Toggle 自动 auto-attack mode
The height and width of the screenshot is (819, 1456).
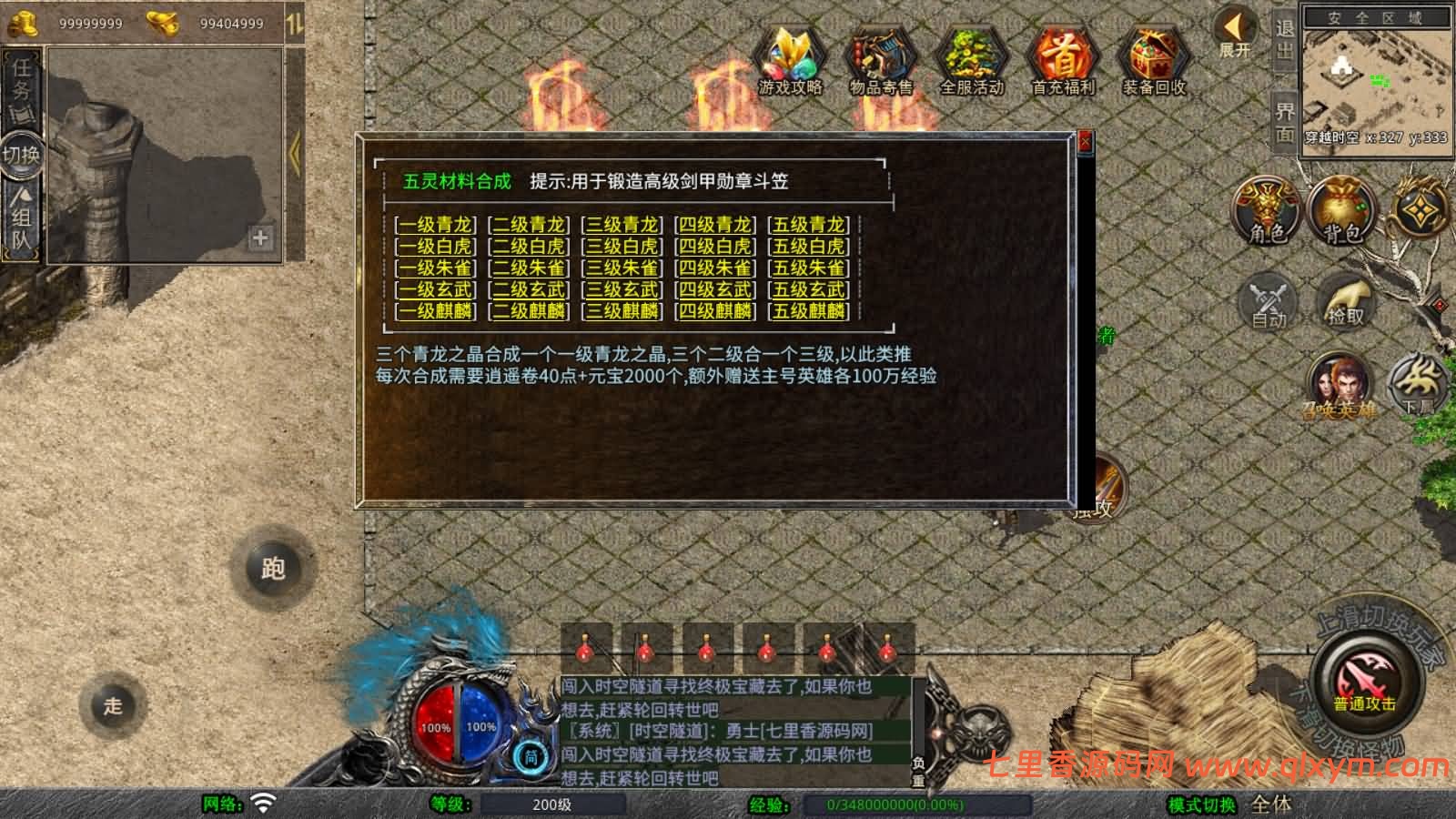1266,302
